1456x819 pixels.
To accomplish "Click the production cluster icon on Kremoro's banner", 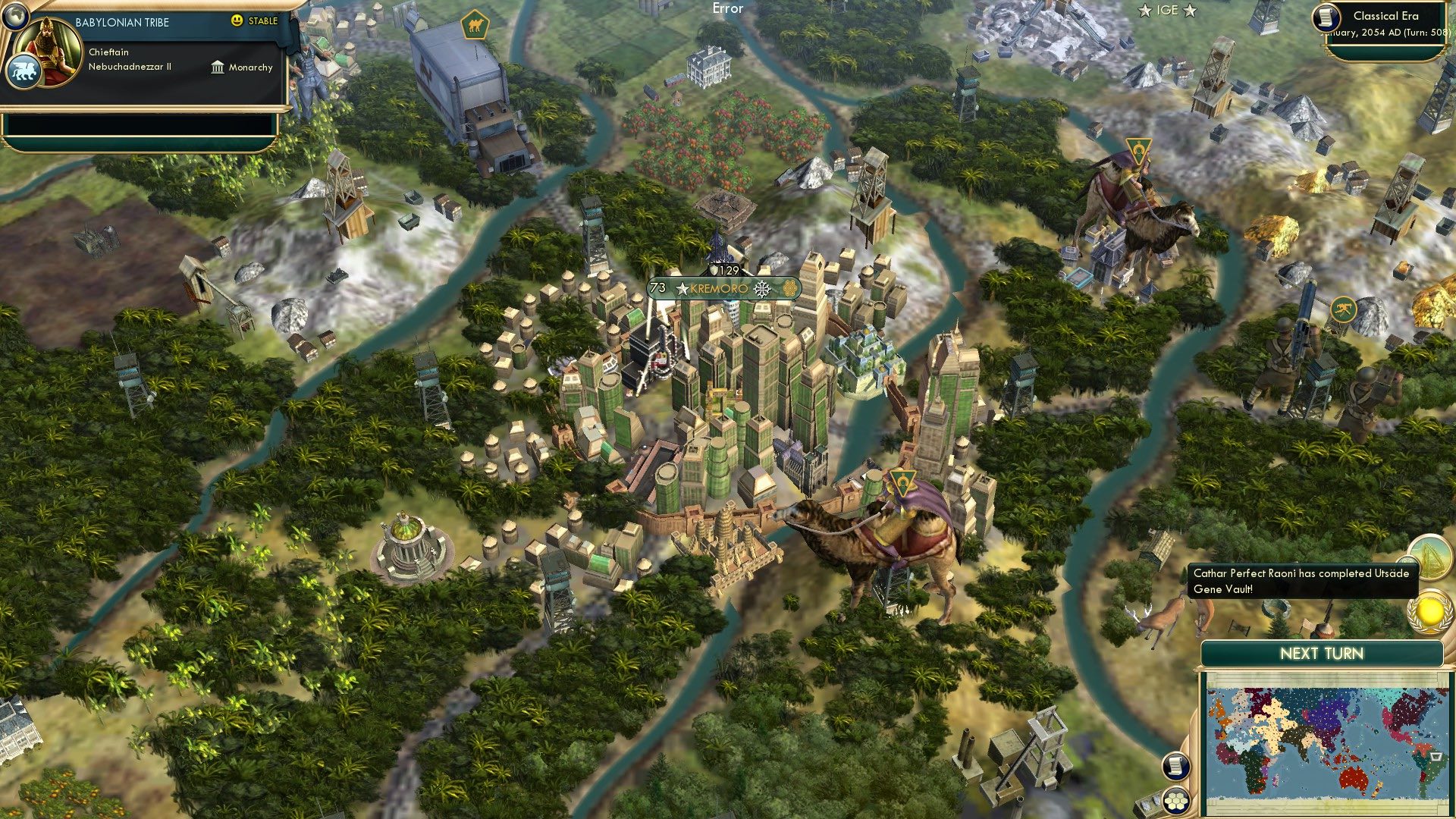I will coord(790,289).
